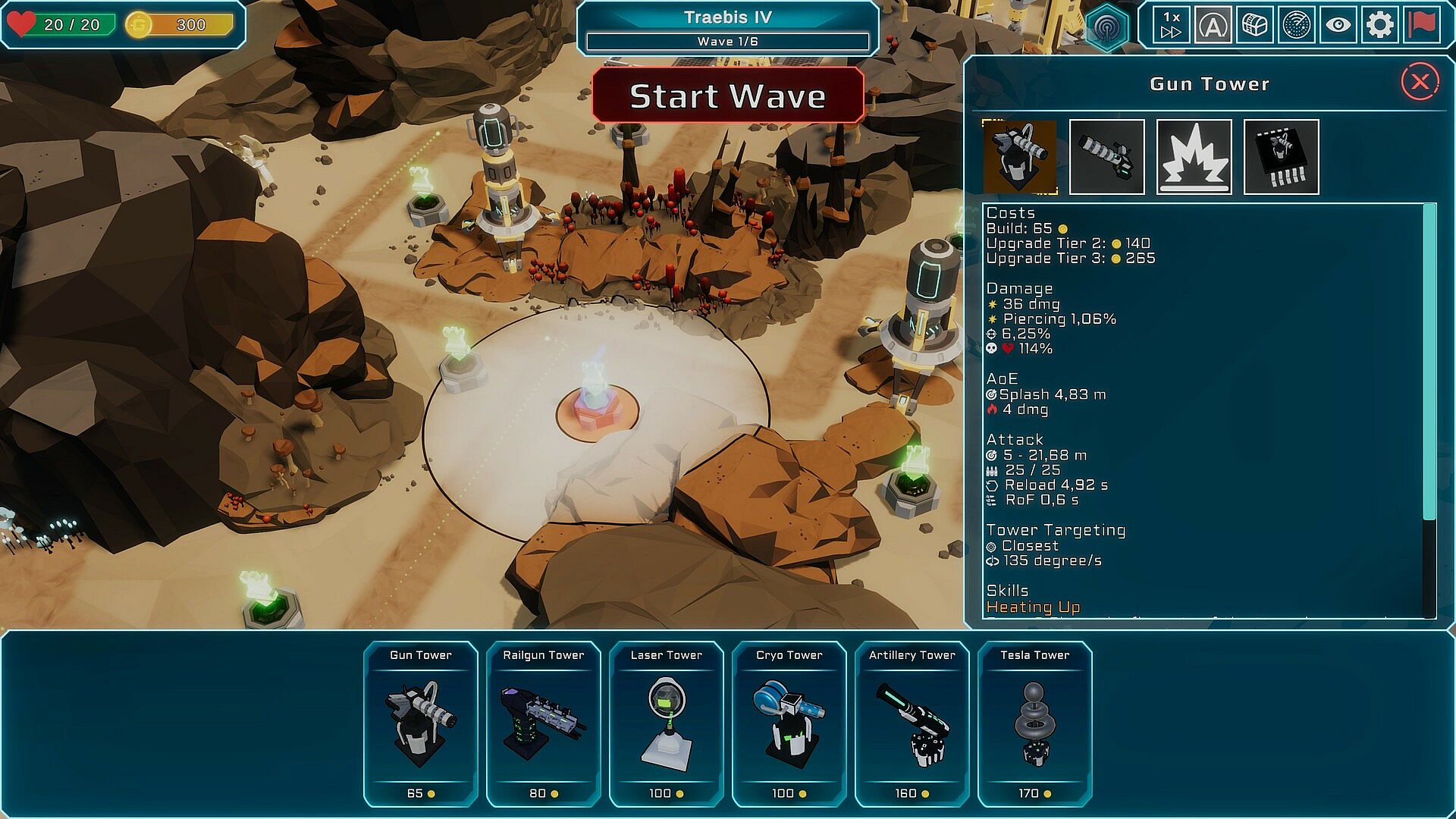Choose the Railgun Tower card
The image size is (1456, 819).
544,724
